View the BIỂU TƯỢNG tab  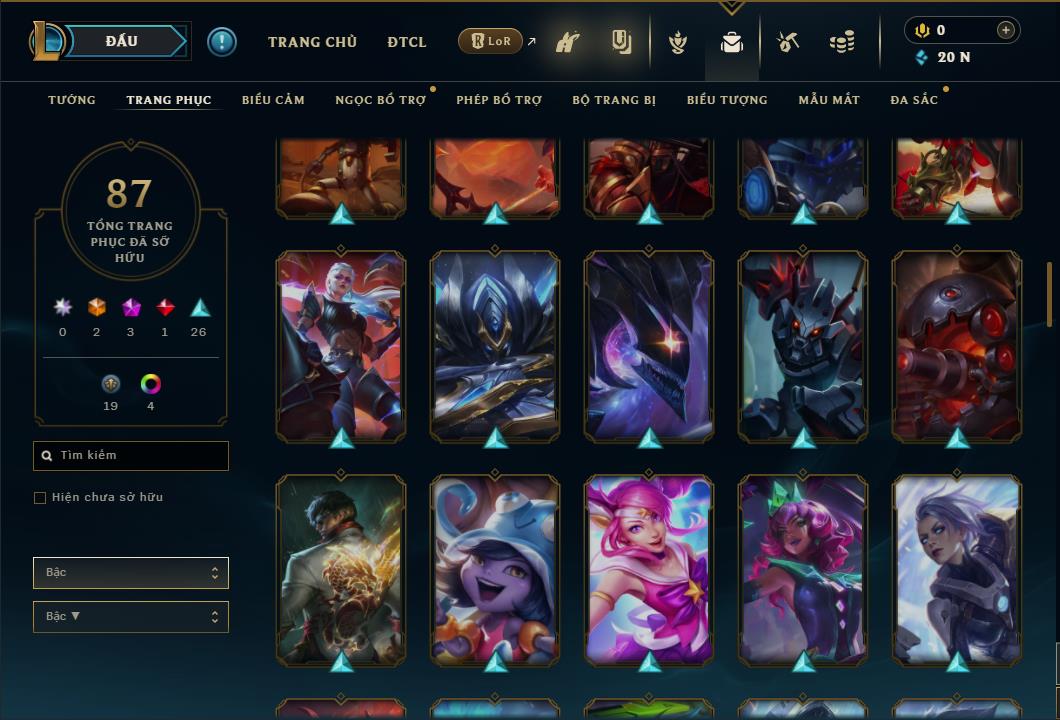(x=727, y=100)
